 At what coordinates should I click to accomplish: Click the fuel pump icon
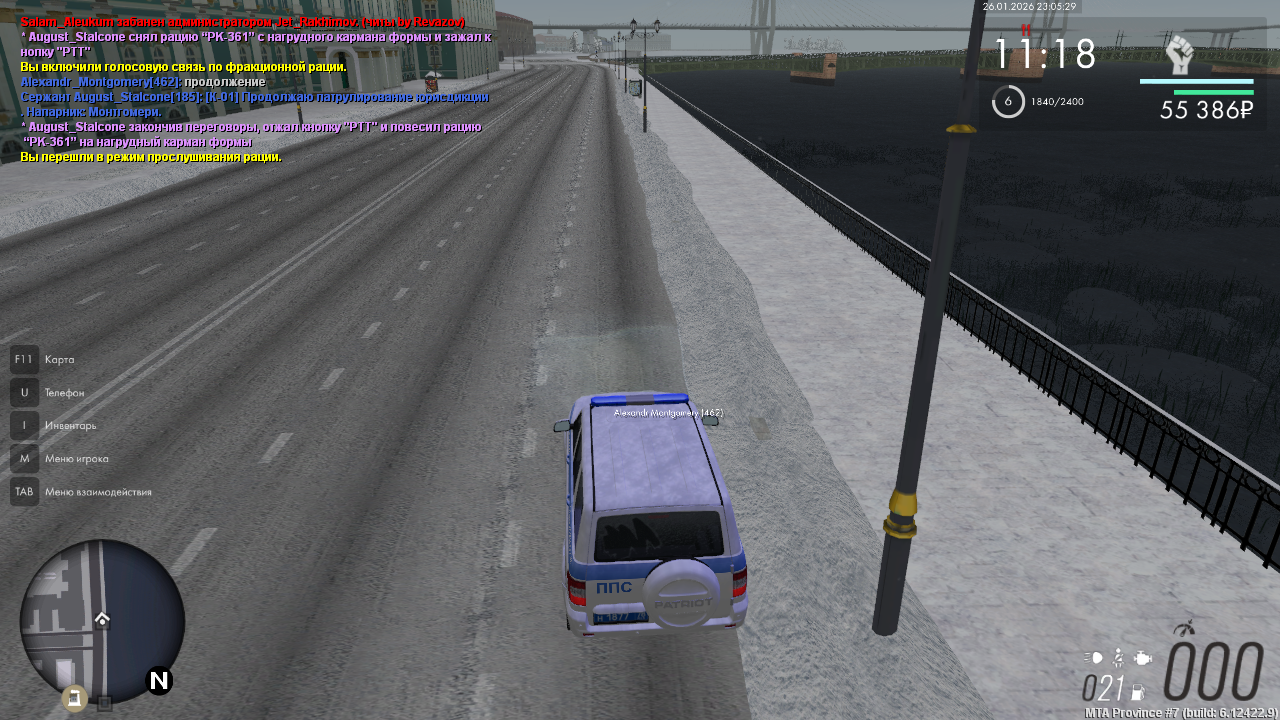tap(1137, 691)
